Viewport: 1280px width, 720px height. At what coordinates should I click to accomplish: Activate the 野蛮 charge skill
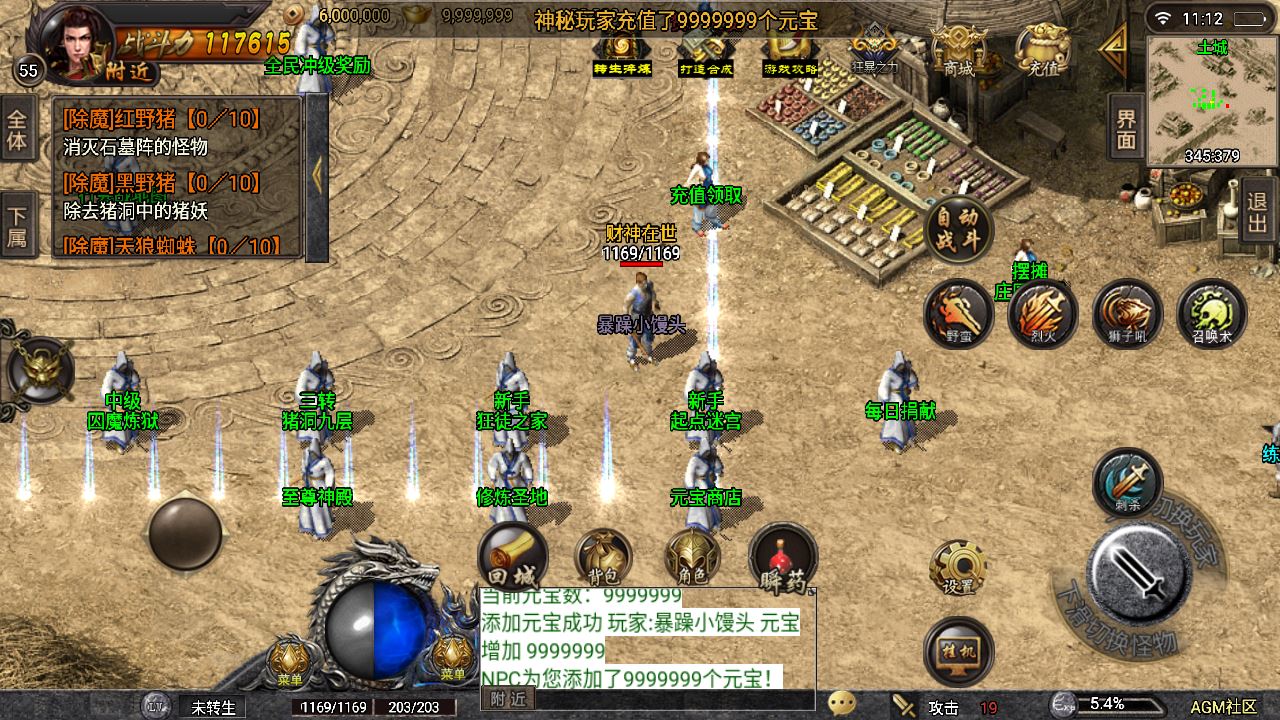click(x=958, y=314)
